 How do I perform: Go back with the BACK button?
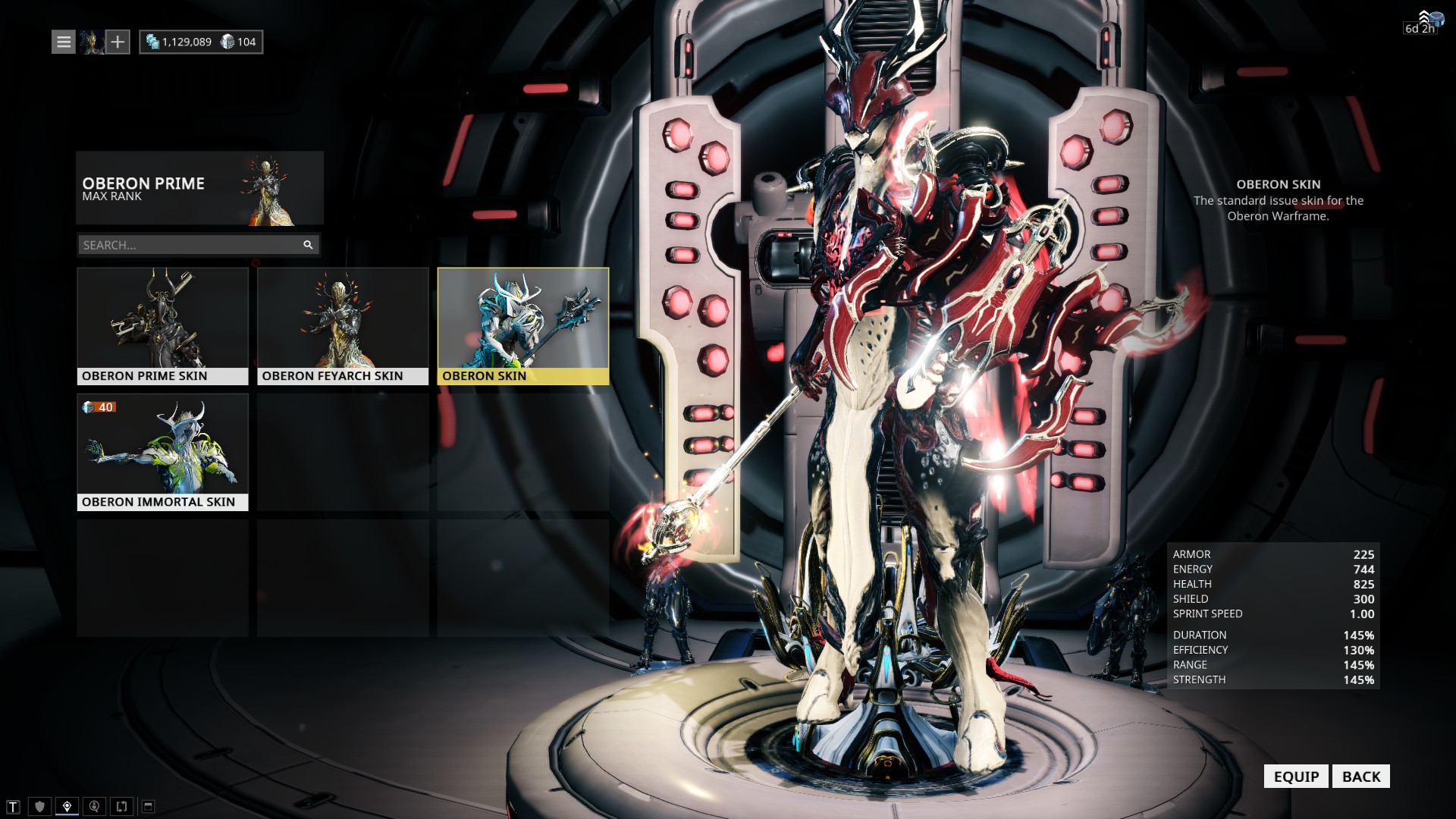tap(1360, 776)
